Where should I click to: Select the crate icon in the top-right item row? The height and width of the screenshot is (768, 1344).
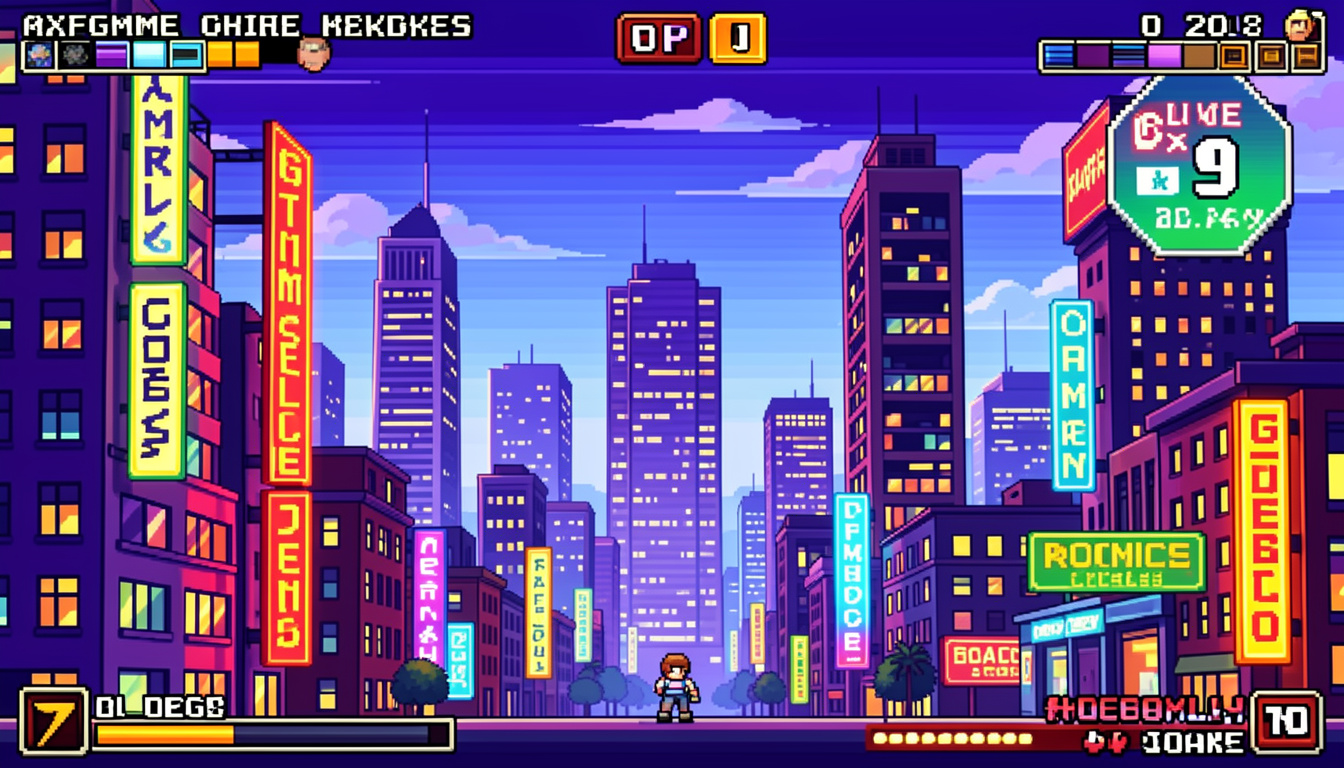pyautogui.click(x=1233, y=54)
